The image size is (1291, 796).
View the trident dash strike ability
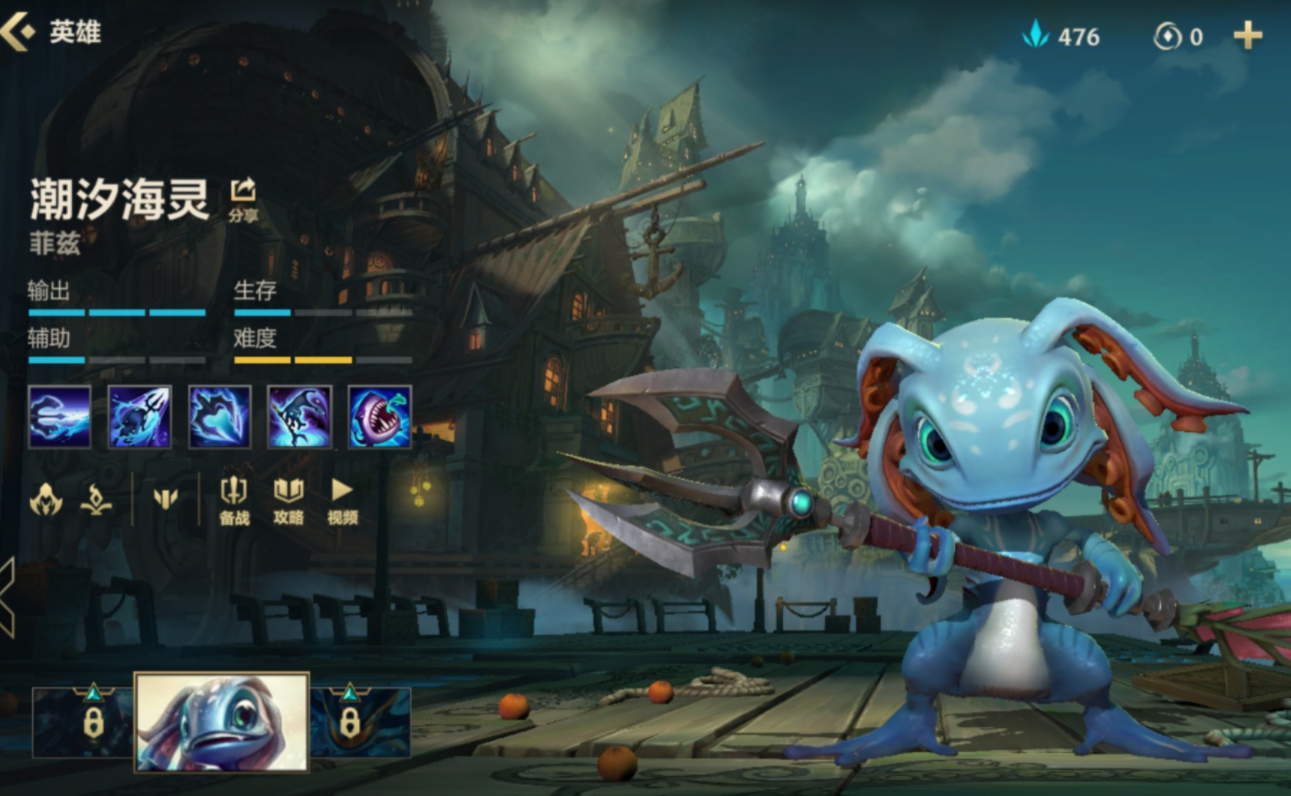point(140,416)
